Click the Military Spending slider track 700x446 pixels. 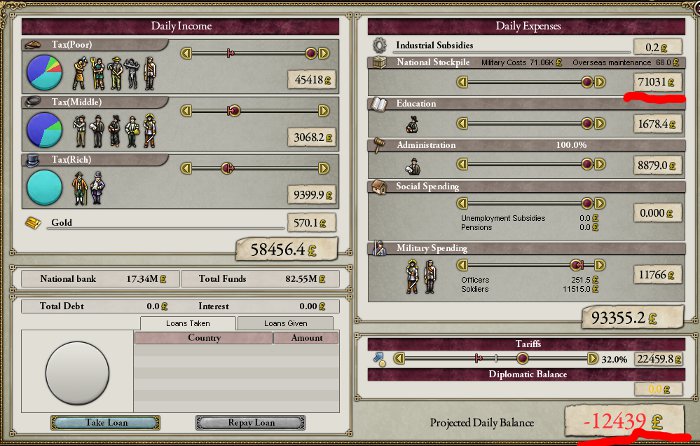click(531, 266)
